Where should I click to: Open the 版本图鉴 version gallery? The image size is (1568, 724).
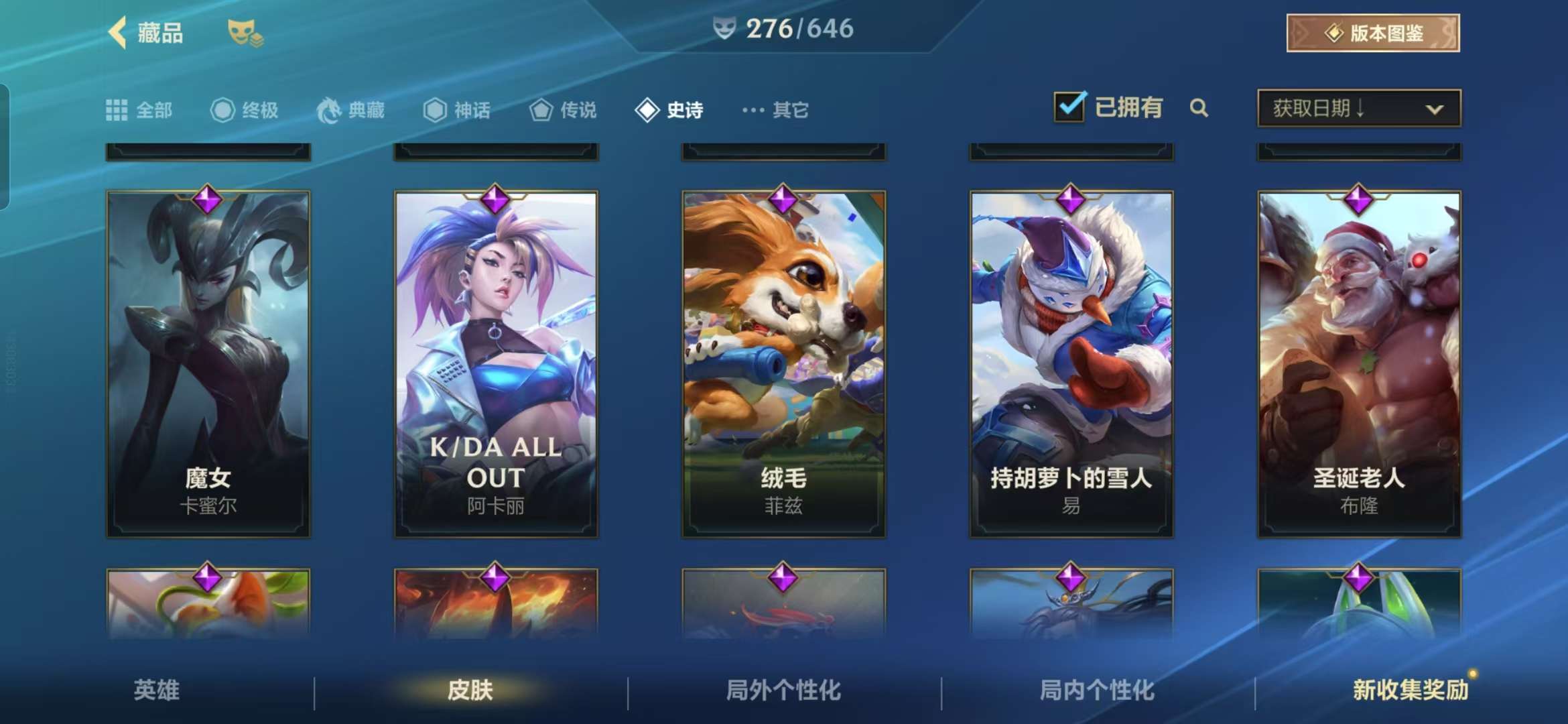pos(1372,33)
